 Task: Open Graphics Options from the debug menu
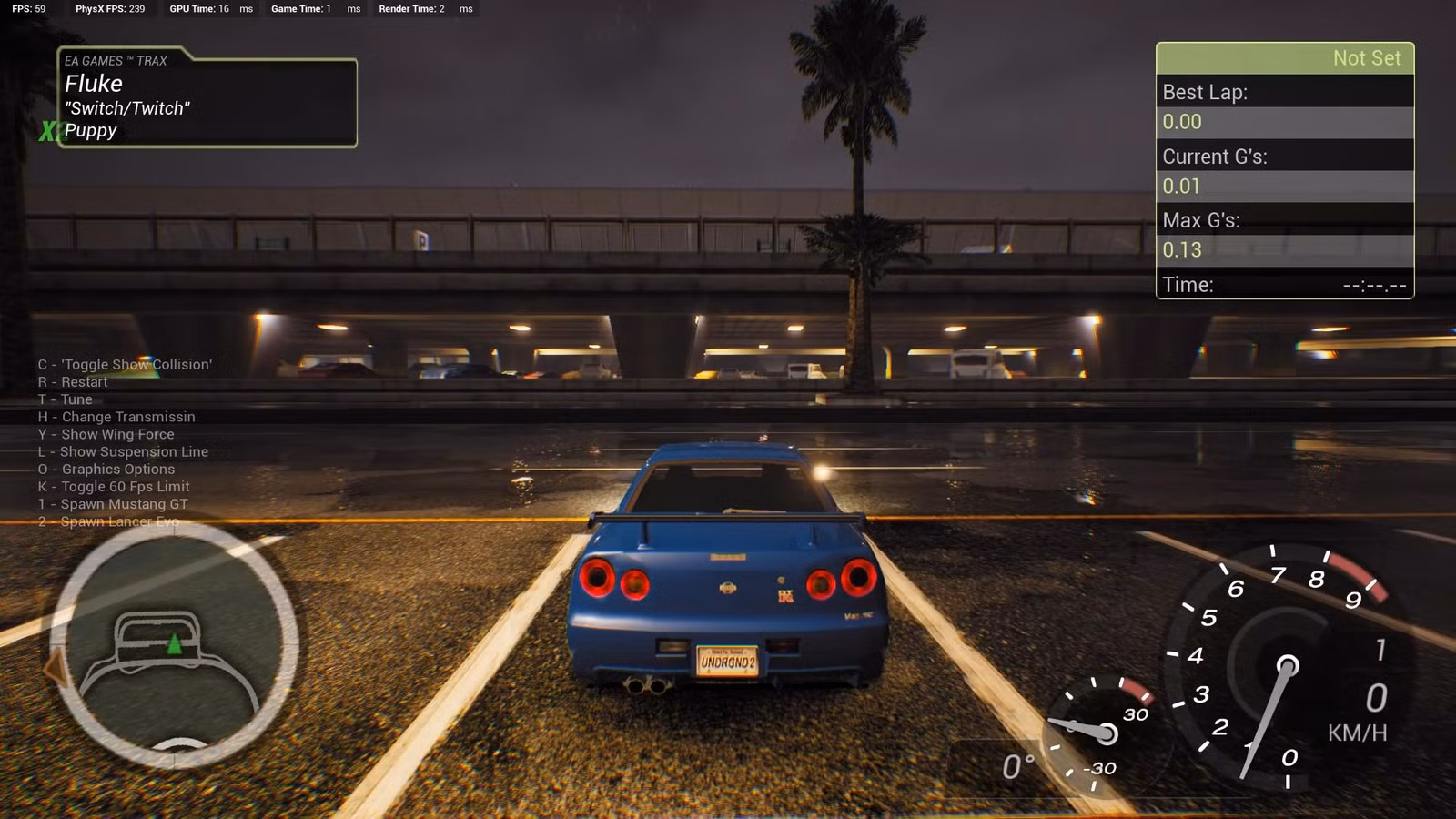[106, 469]
